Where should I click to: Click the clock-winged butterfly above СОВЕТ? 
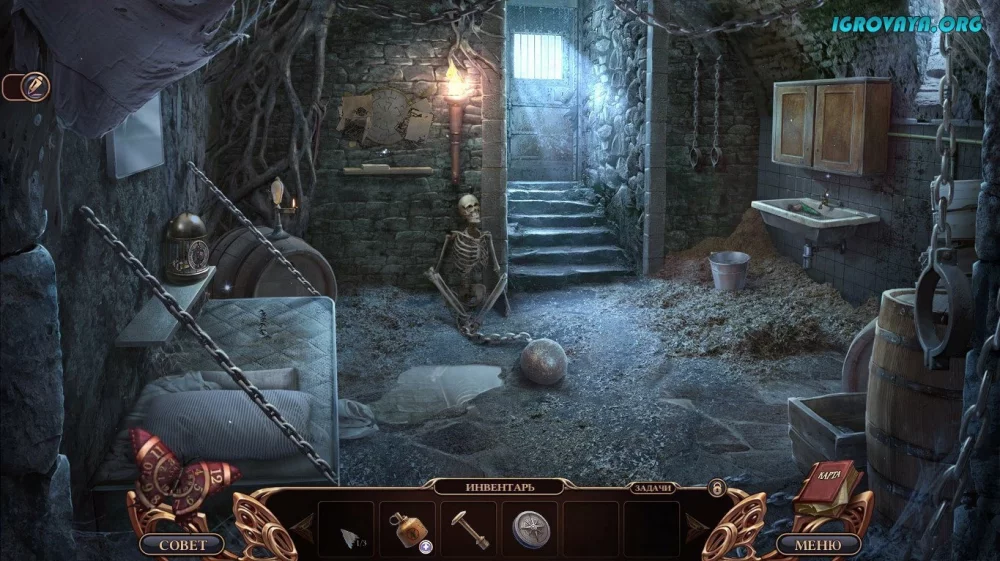[171, 472]
